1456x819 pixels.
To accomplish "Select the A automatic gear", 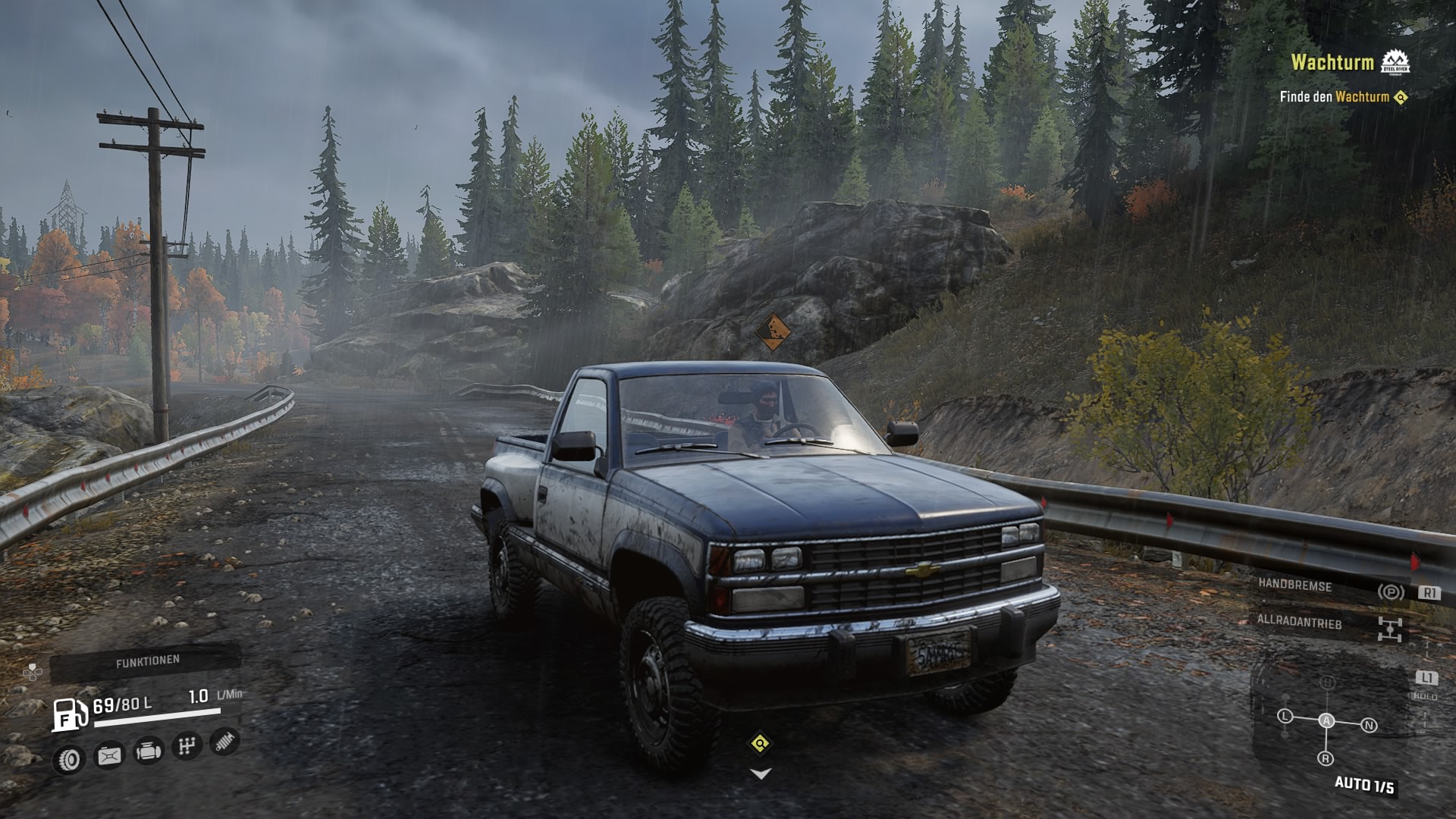I will pyautogui.click(x=1326, y=721).
